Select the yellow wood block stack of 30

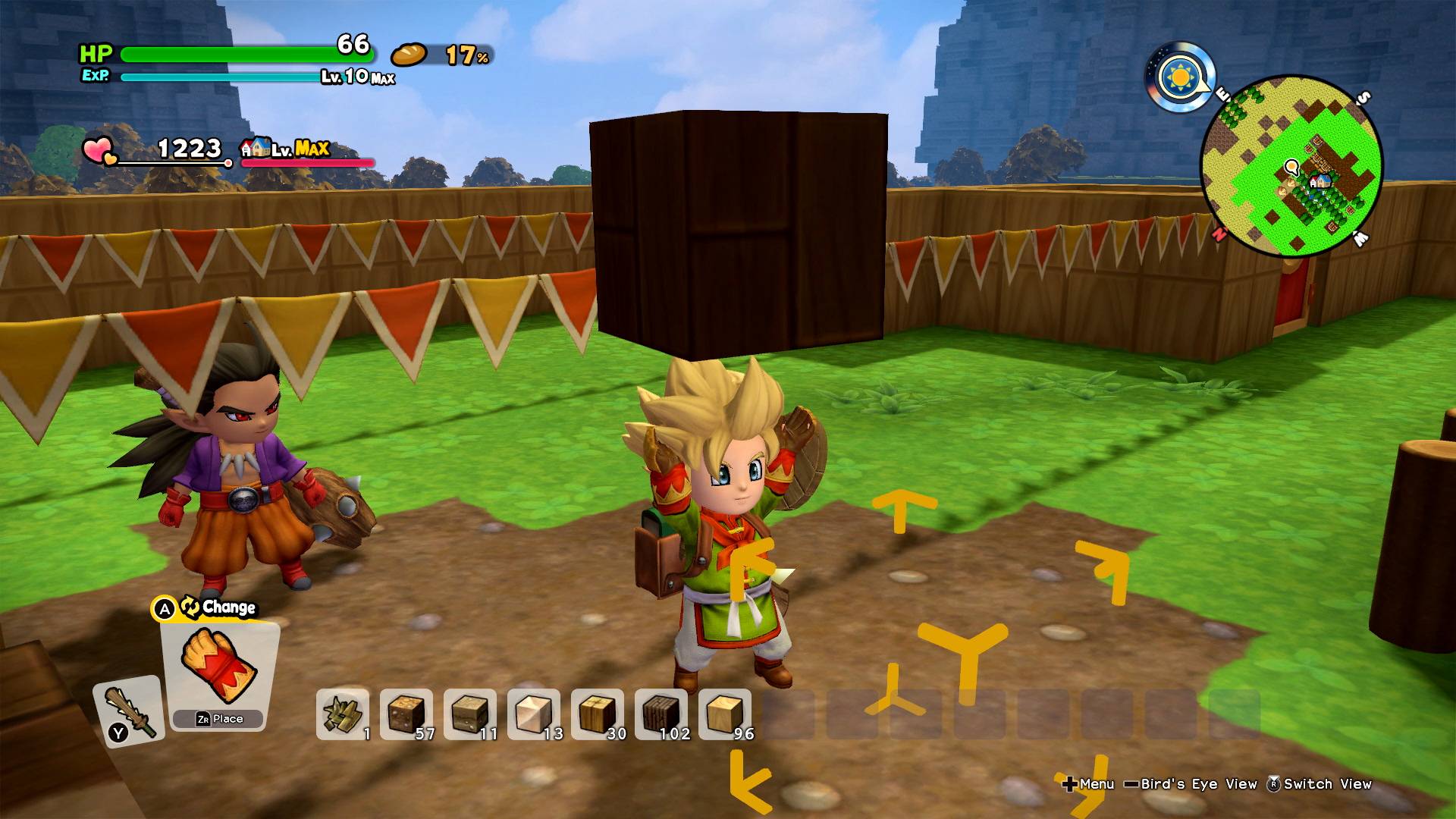pos(598,714)
